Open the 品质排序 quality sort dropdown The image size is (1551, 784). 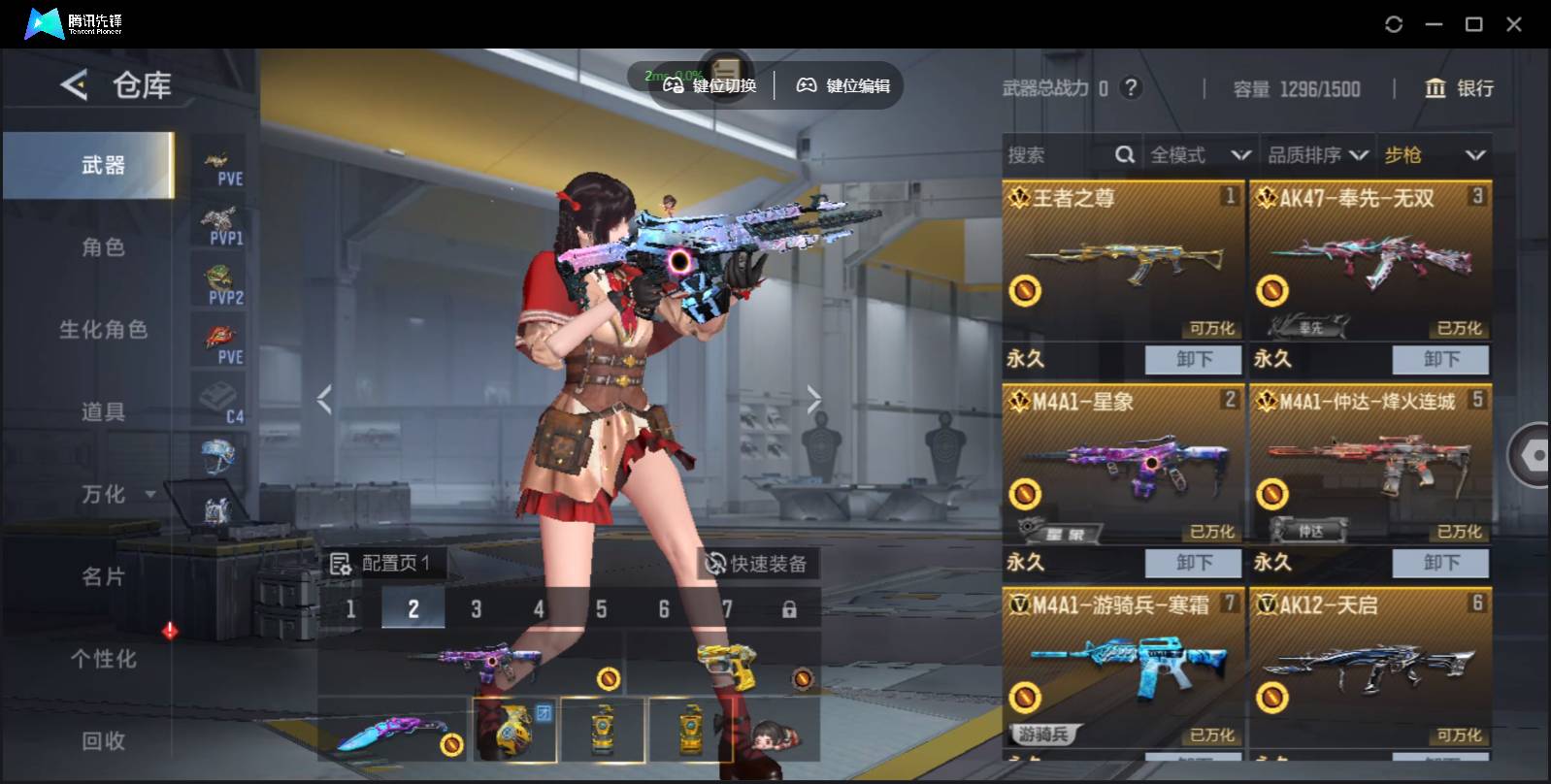pos(1317,155)
